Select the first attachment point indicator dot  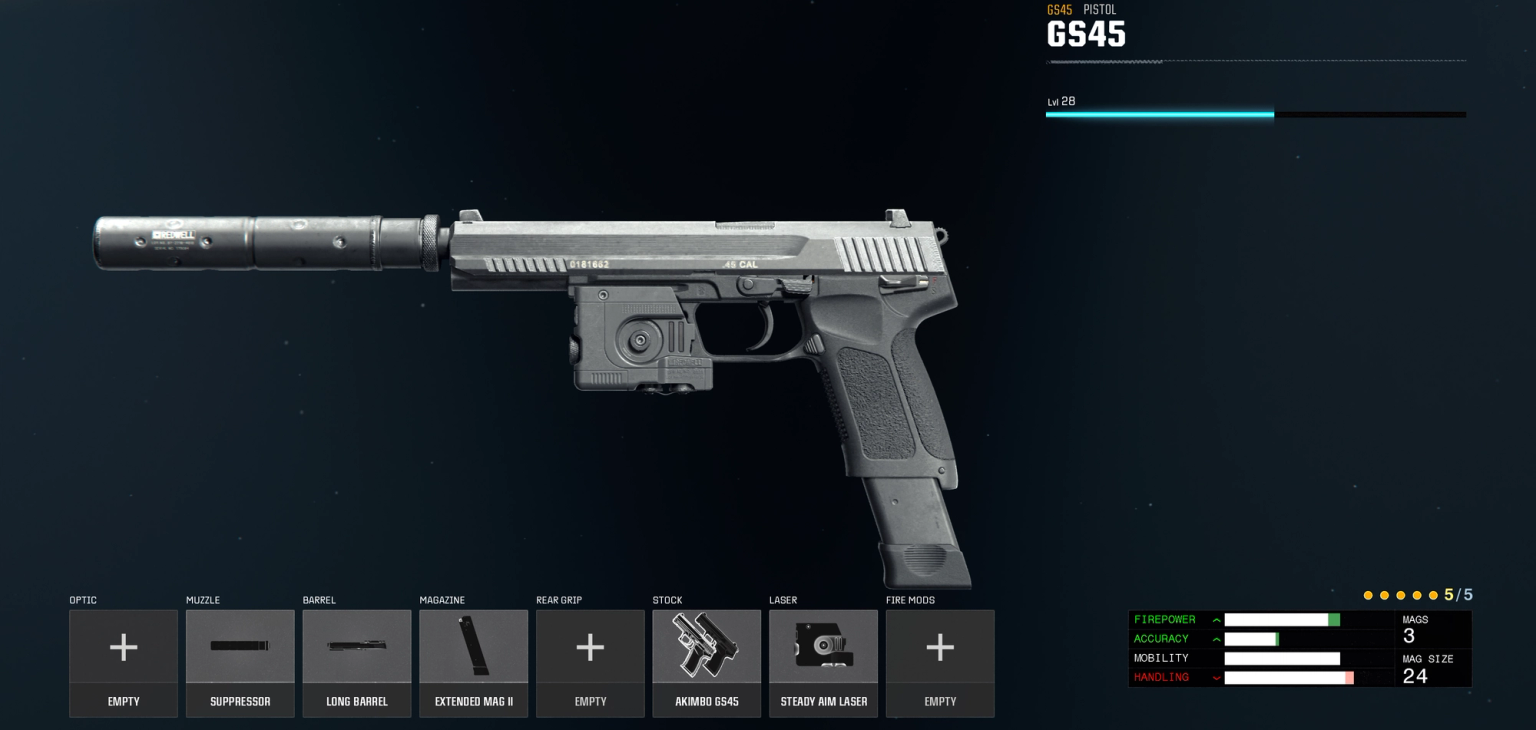point(1368,595)
